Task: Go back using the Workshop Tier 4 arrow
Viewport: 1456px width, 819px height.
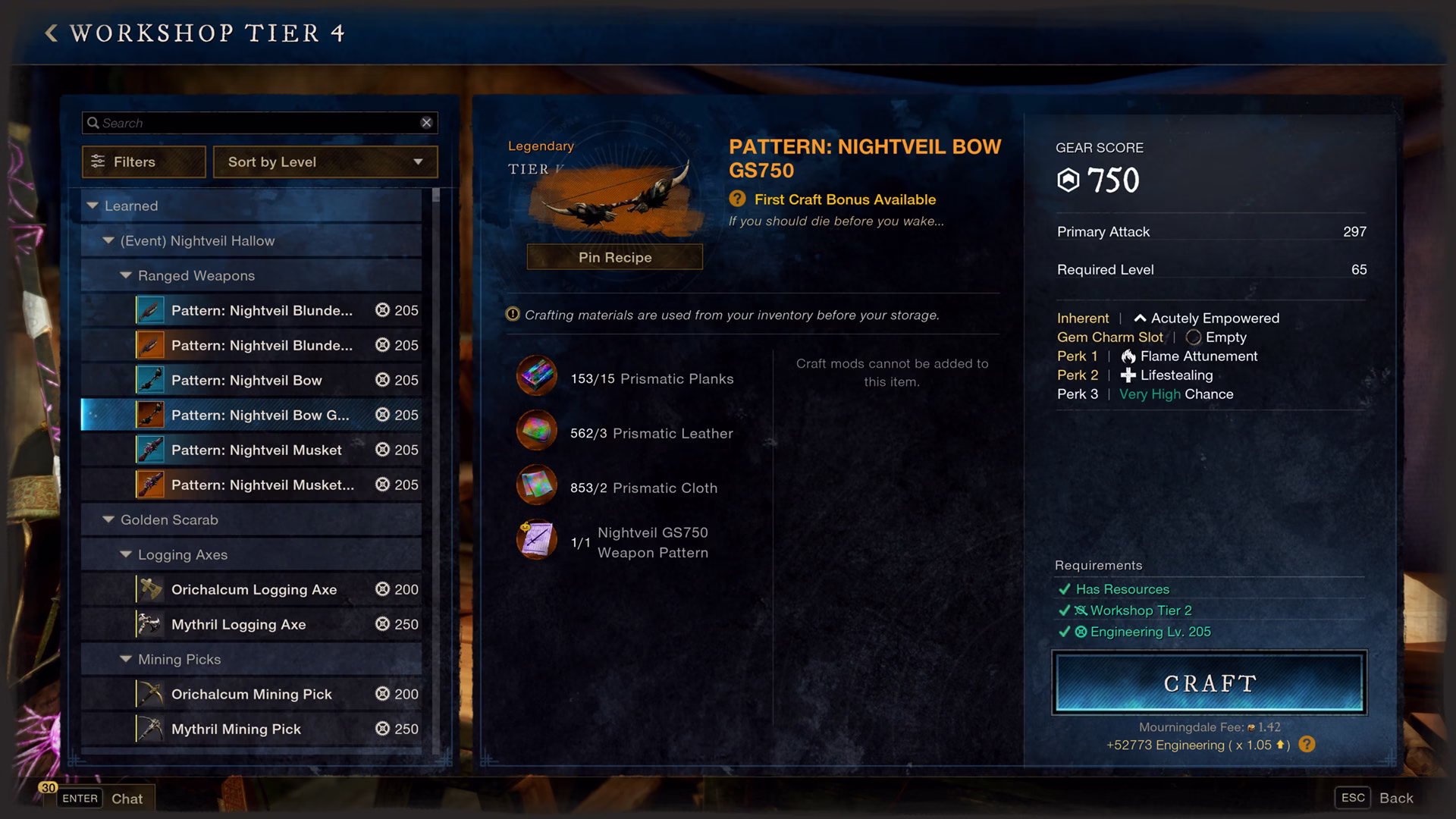Action: tap(52, 33)
